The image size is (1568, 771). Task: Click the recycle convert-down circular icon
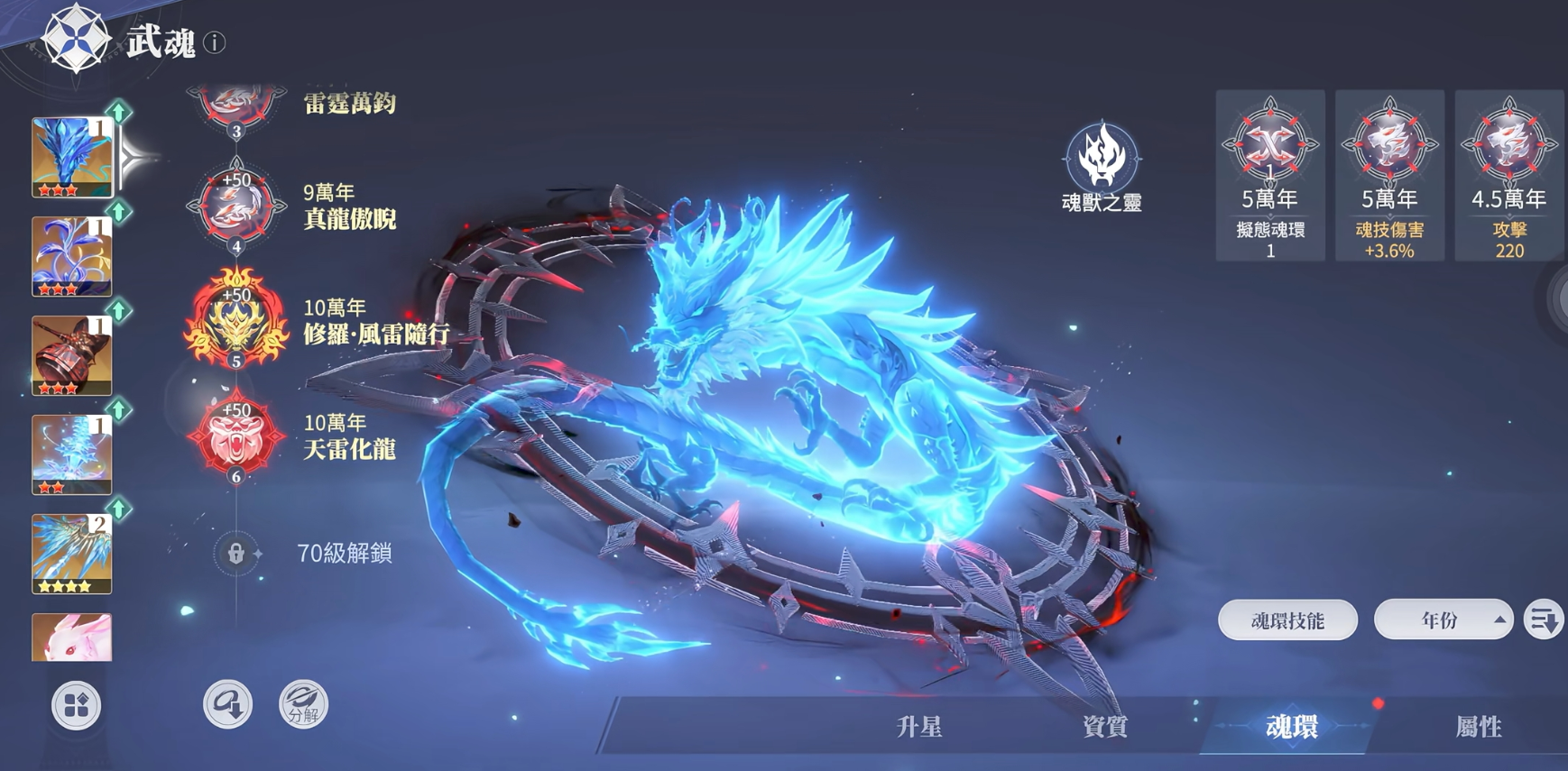click(228, 704)
